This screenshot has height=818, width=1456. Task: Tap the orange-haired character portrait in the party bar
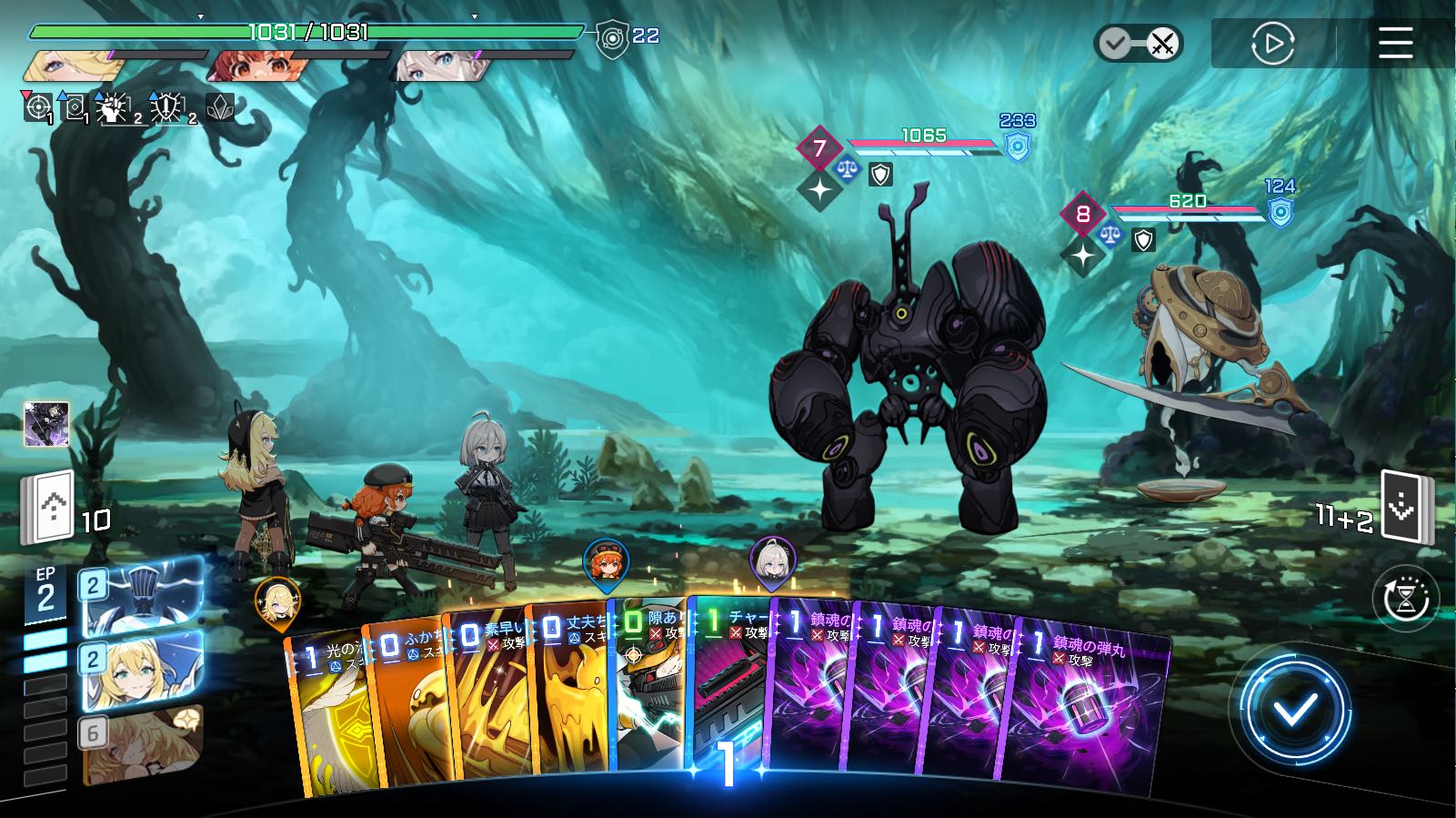pyautogui.click(x=256, y=66)
